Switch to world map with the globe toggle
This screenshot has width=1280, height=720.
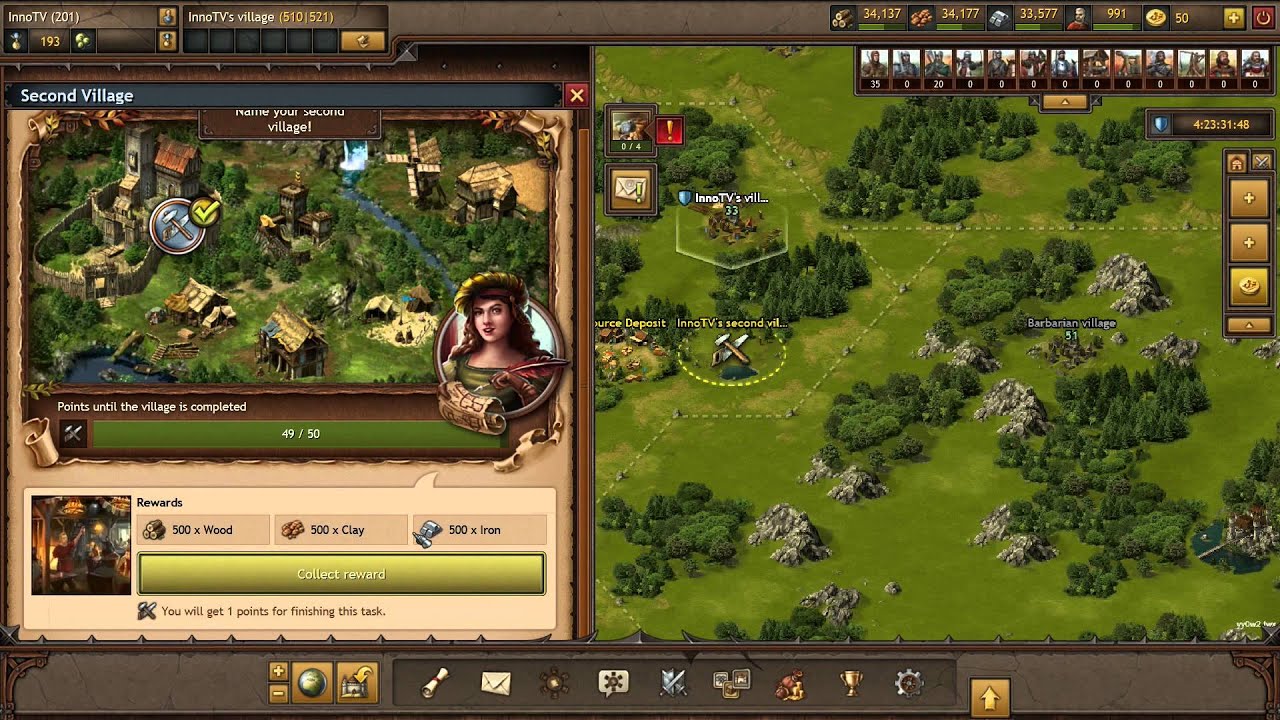coord(313,681)
